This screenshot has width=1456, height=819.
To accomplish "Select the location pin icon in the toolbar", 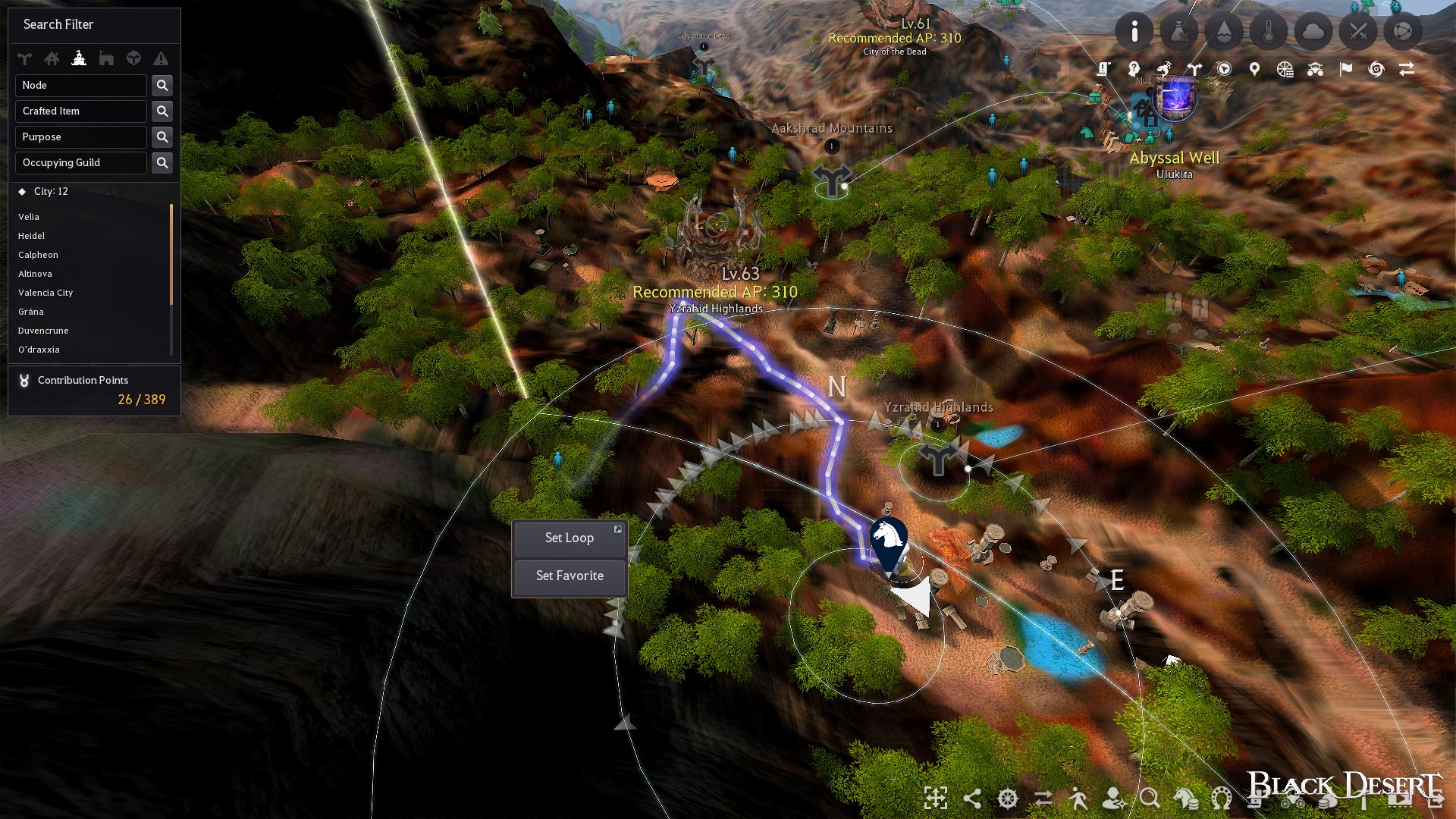I will (x=1254, y=68).
